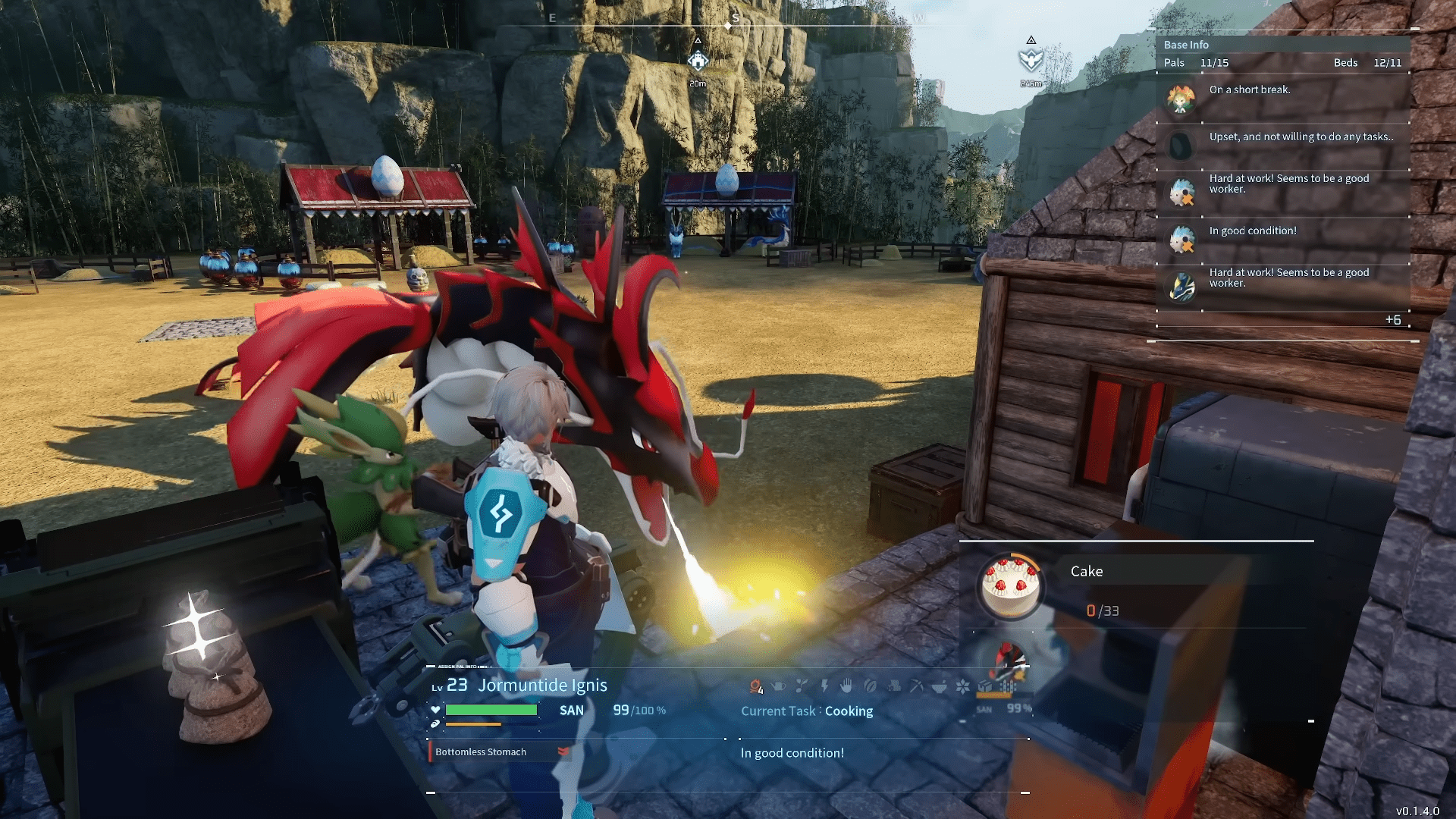1456x819 pixels.
Task: Select the Bottomless Stomach passive skill
Action: pyautogui.click(x=481, y=752)
